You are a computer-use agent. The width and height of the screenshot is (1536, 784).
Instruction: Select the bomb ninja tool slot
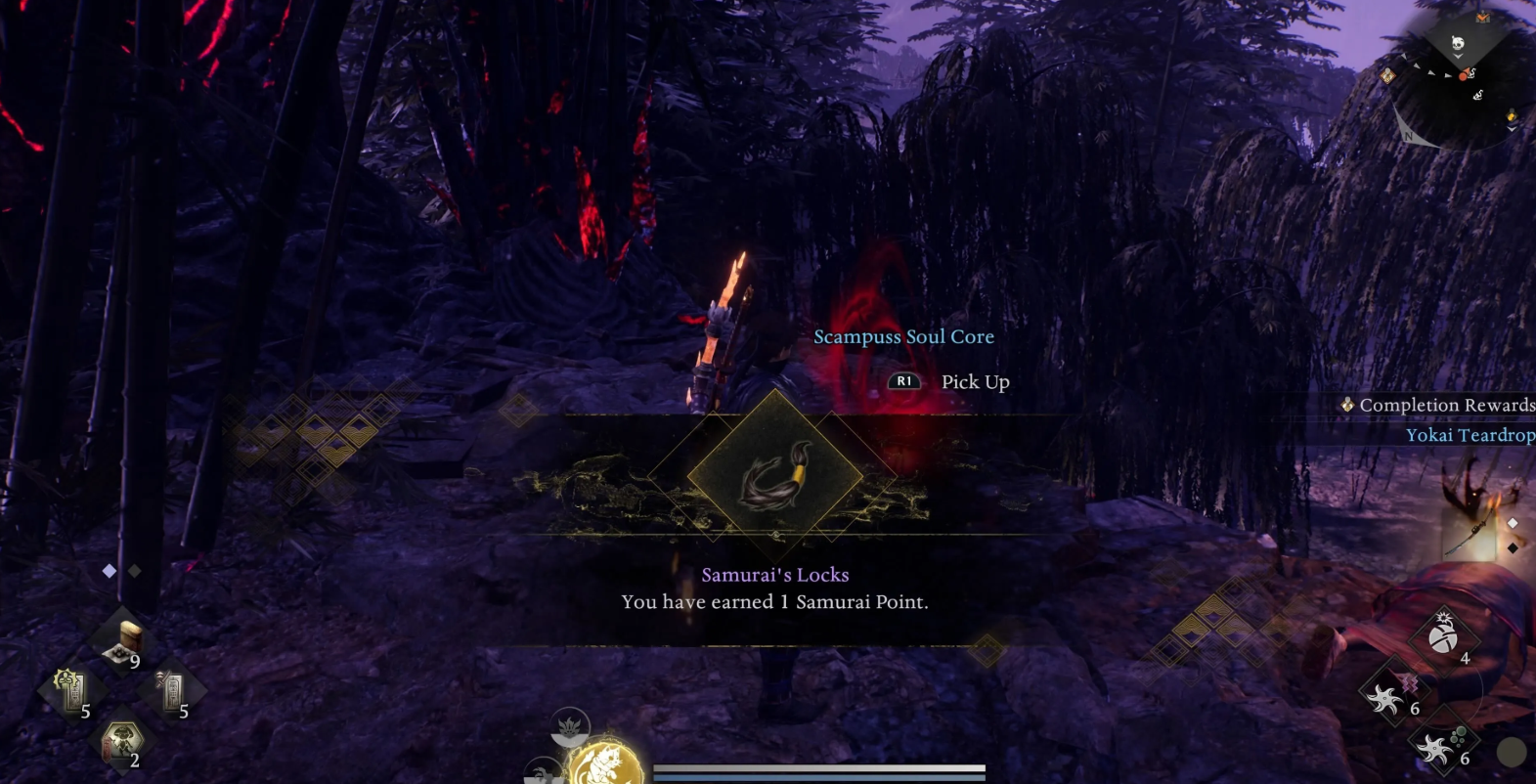coord(1443,636)
